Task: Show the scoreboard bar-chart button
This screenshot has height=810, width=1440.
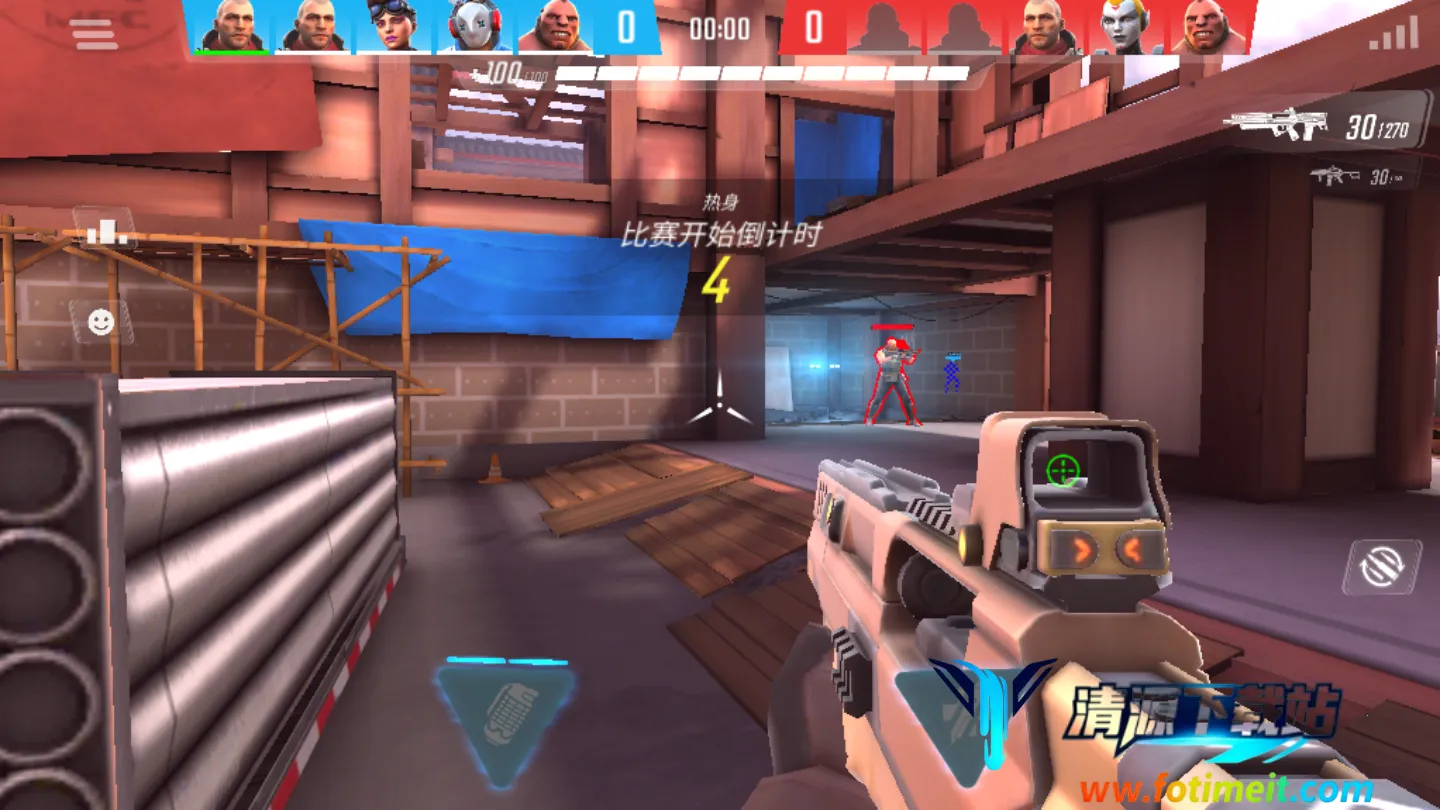Action: tap(103, 230)
